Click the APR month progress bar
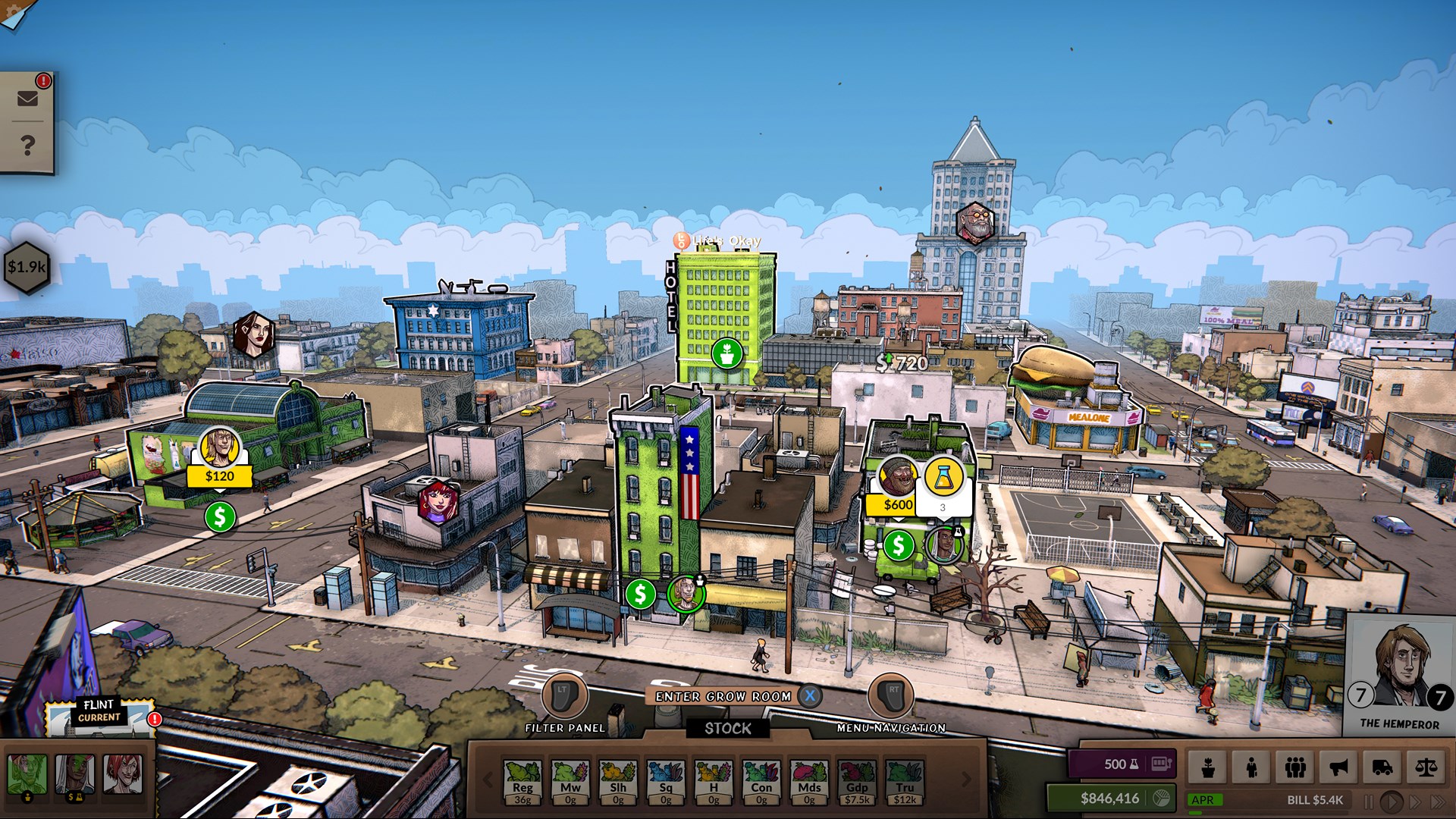The height and width of the screenshot is (819, 1456). coord(1206,800)
